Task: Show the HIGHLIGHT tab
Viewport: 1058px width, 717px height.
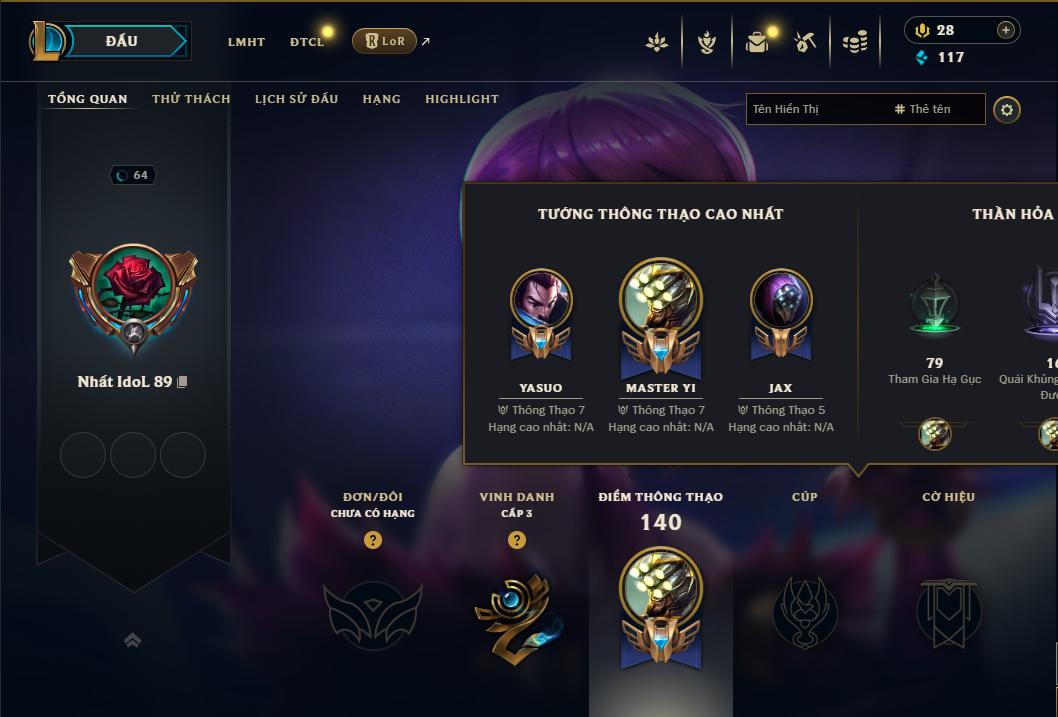Action: click(x=462, y=99)
